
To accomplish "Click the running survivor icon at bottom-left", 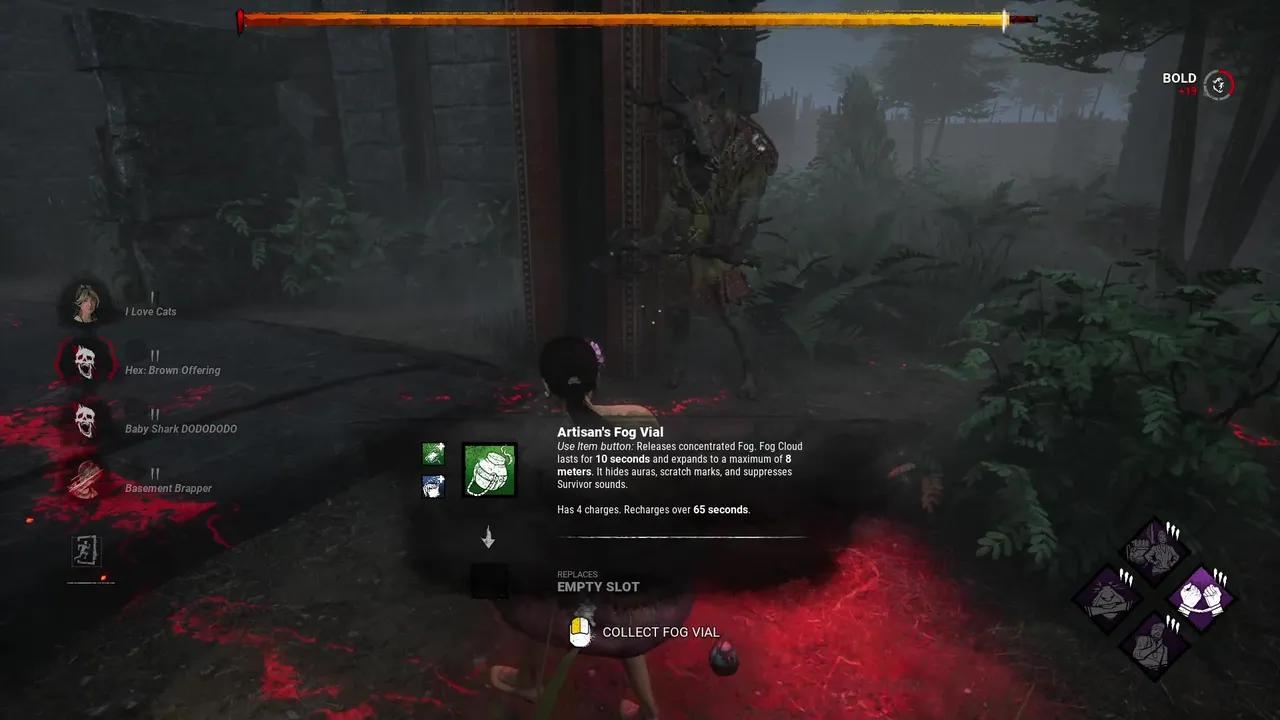I will pyautogui.click(x=88, y=551).
